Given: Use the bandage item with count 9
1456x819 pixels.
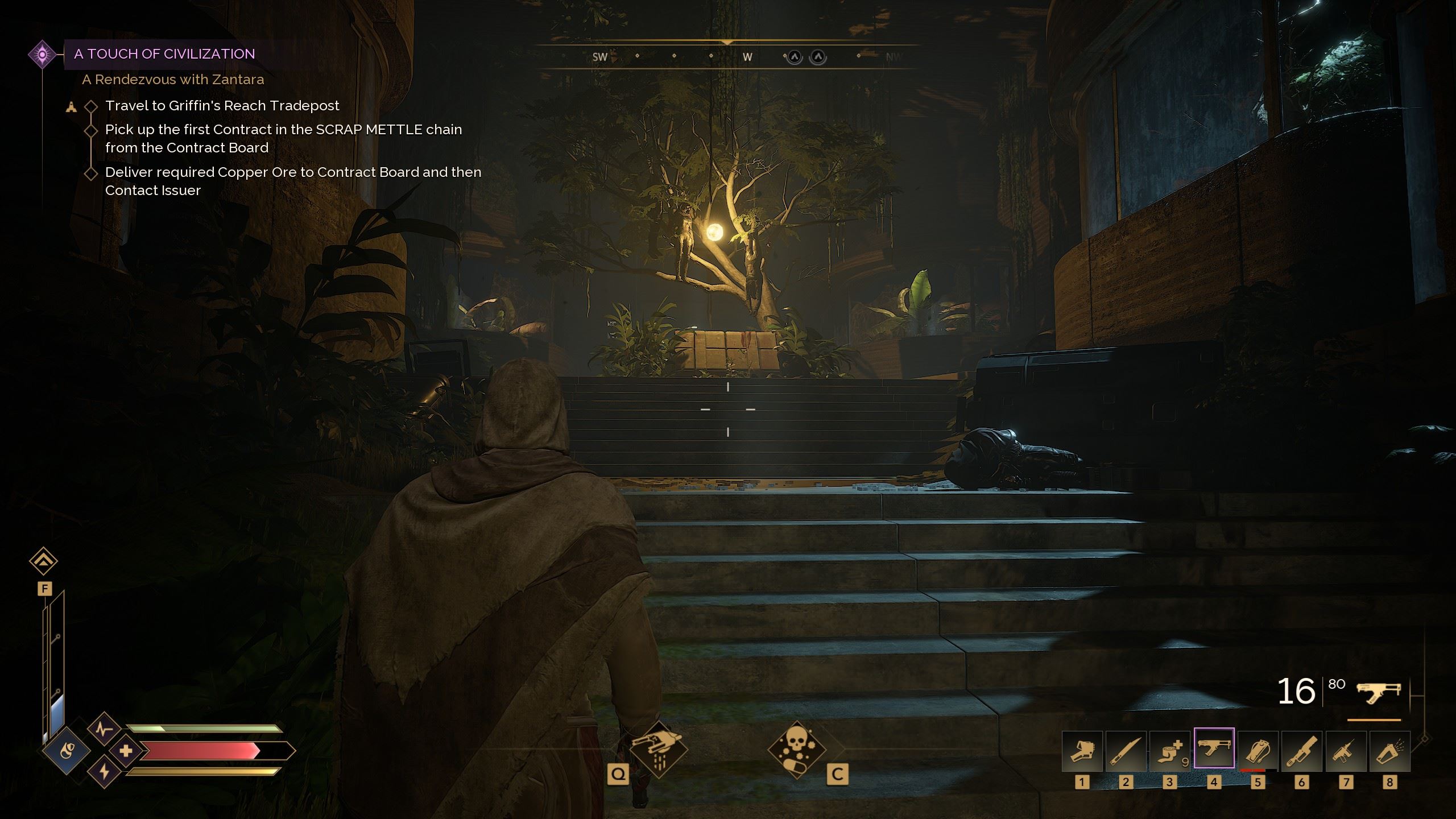Looking at the screenshot, I should click(1169, 750).
